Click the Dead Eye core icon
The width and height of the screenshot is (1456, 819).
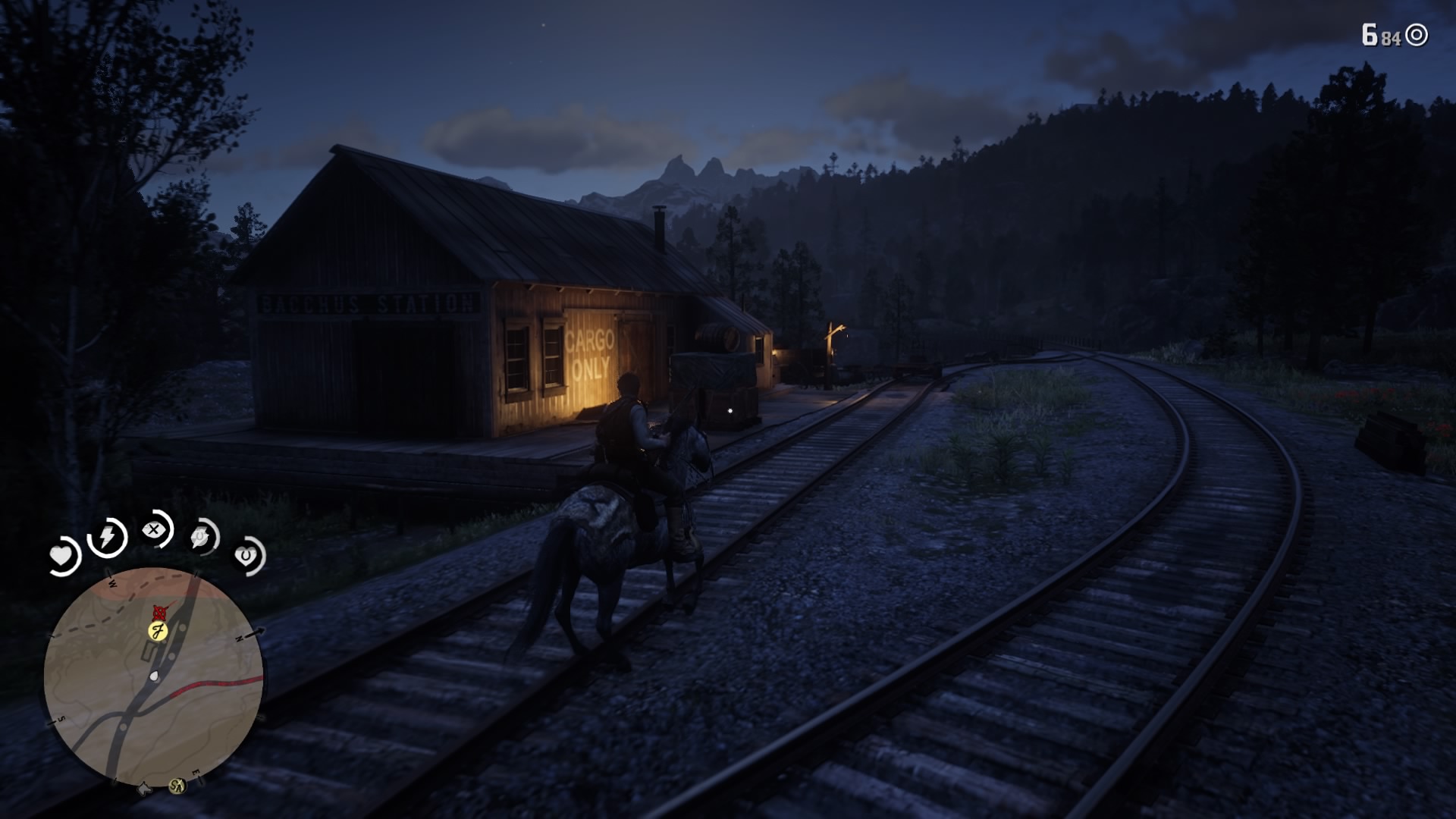click(155, 529)
